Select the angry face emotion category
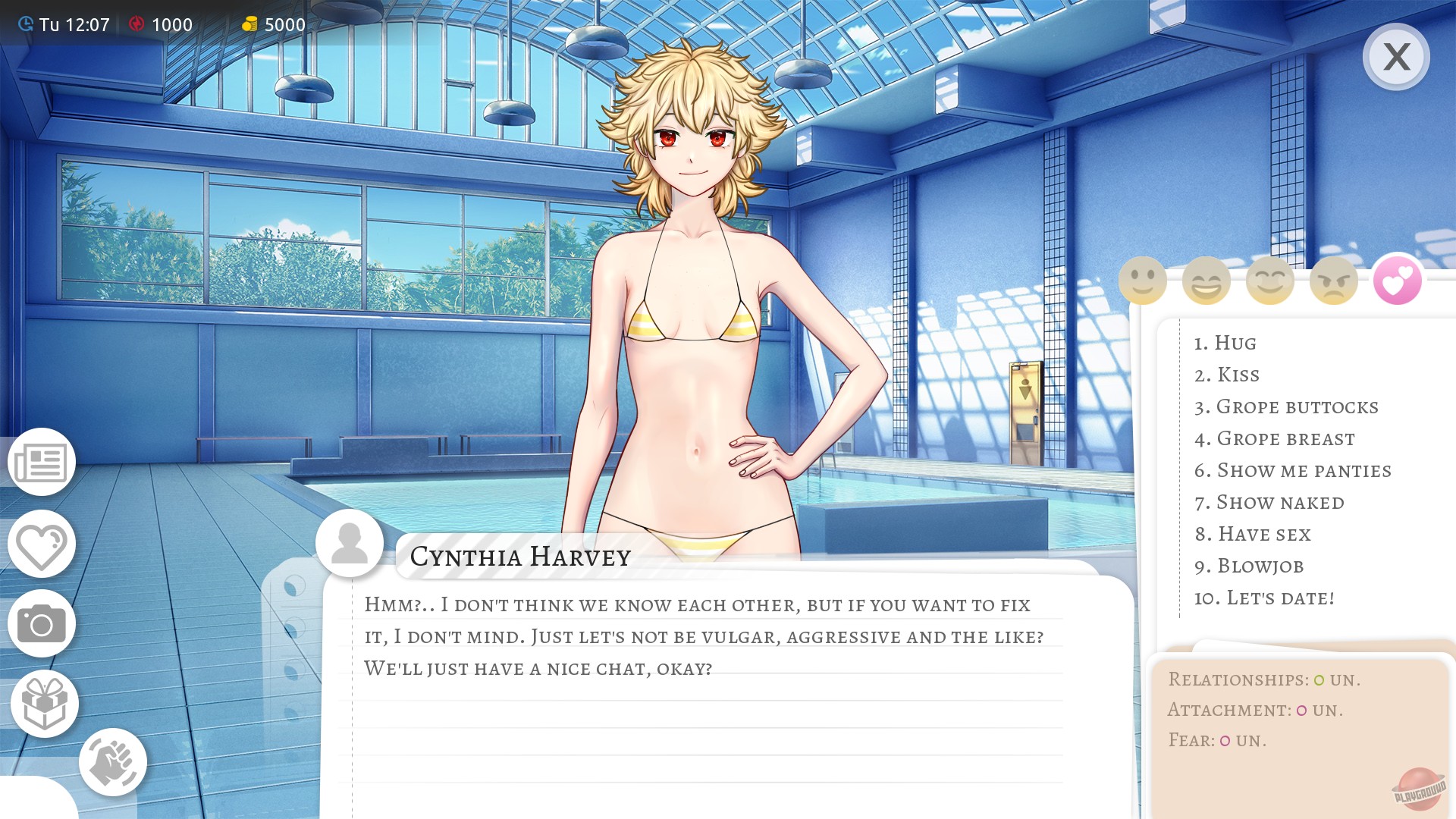The image size is (1456, 819). [x=1333, y=280]
